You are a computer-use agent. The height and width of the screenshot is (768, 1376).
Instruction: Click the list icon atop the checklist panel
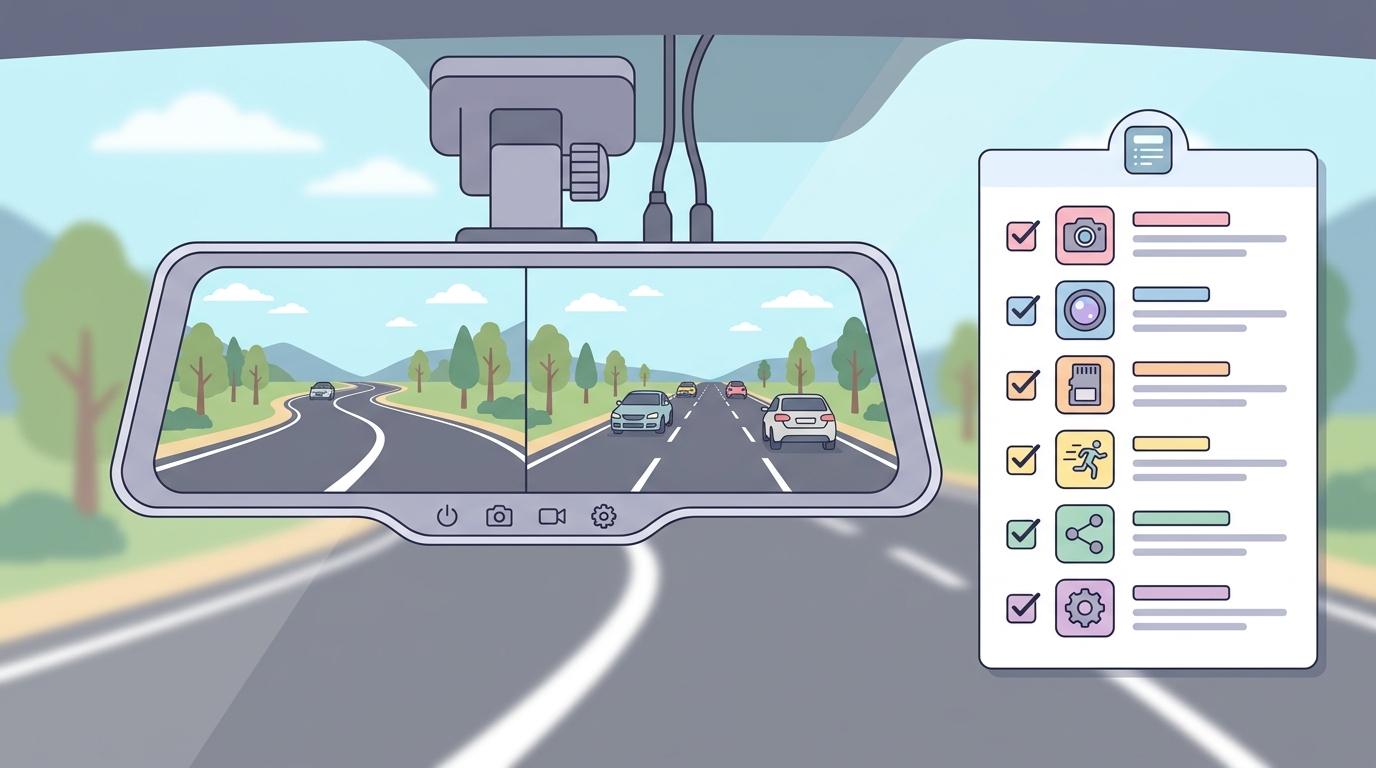(1147, 150)
